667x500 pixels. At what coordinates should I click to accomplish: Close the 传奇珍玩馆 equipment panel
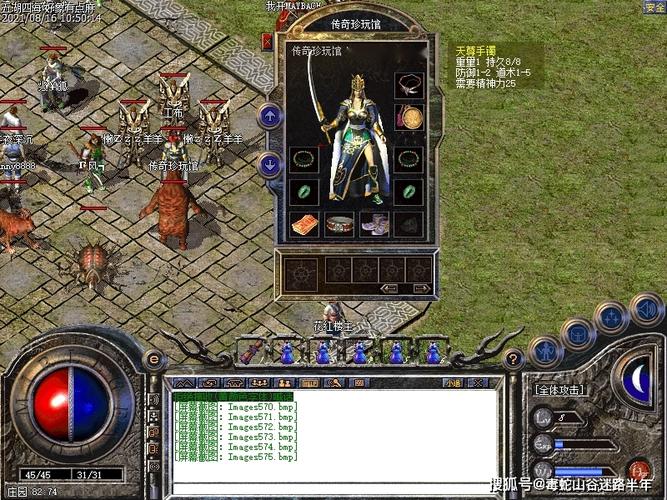268,42
